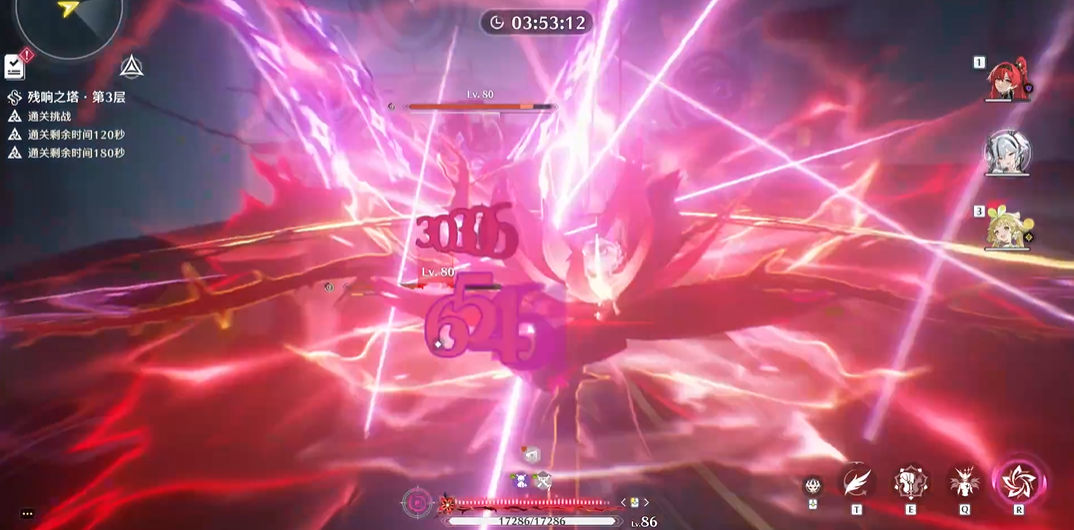Open the chat ellipsis button
The height and width of the screenshot is (530, 1074).
27,514
